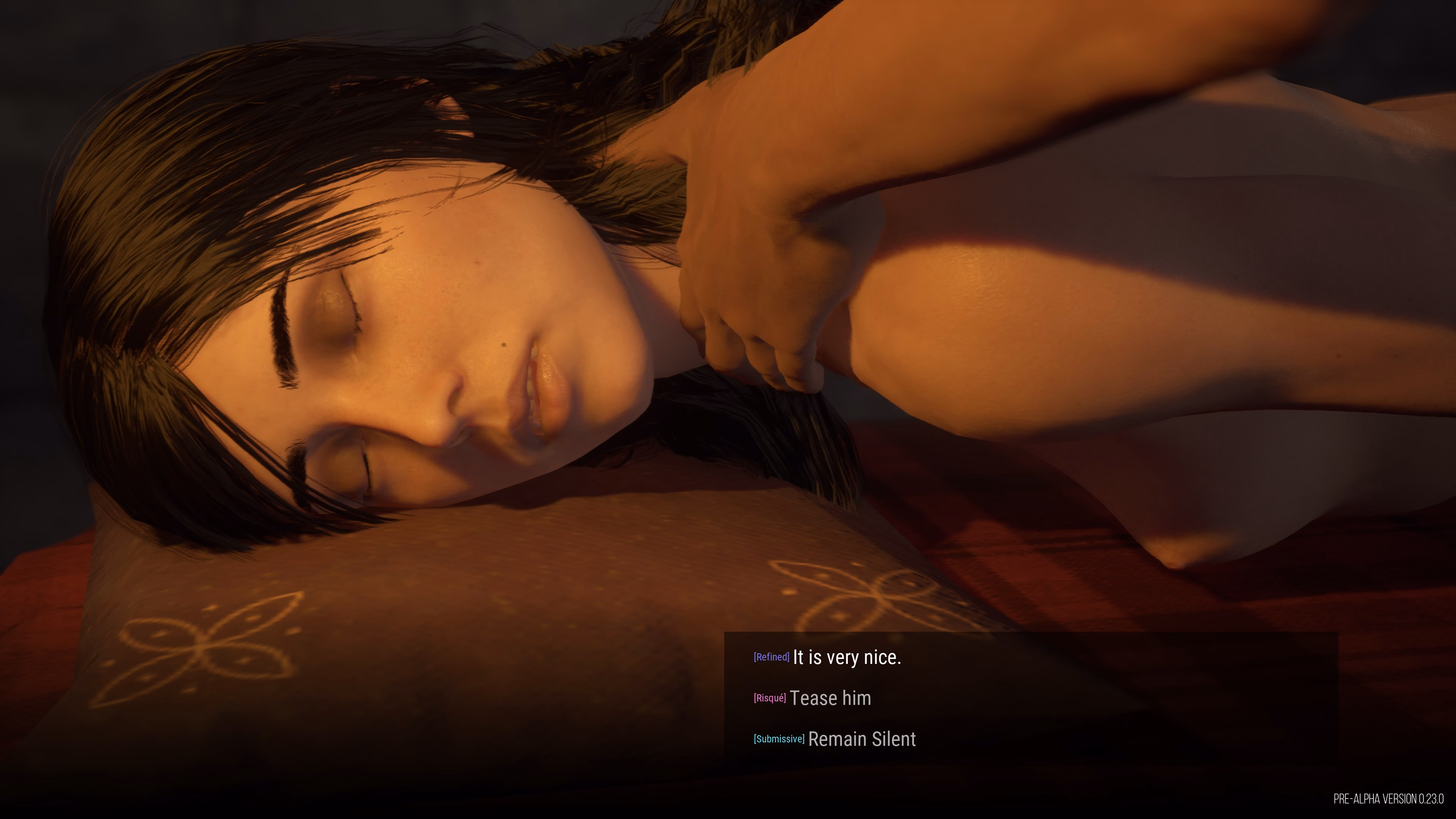
Task: Click the middle dialogue choice
Action: tap(831, 698)
